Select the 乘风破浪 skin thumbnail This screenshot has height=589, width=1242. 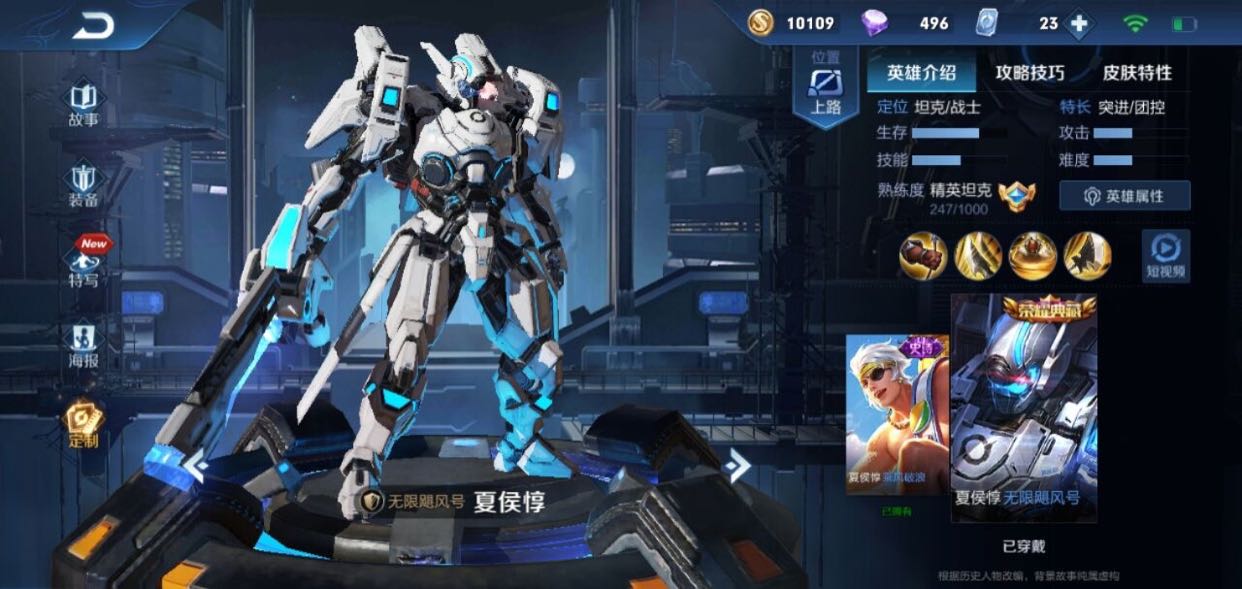897,413
